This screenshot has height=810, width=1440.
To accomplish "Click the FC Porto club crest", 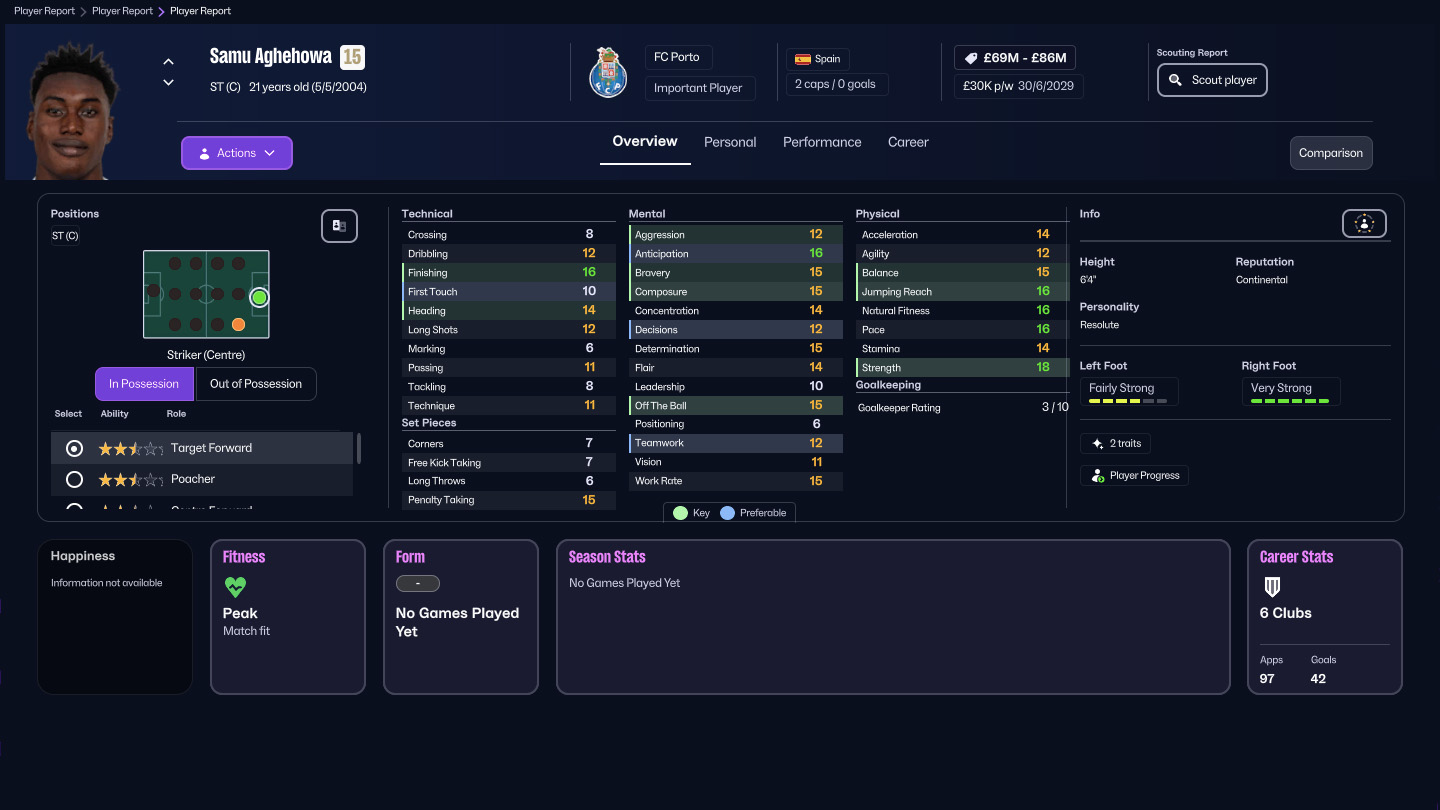I will coord(607,72).
